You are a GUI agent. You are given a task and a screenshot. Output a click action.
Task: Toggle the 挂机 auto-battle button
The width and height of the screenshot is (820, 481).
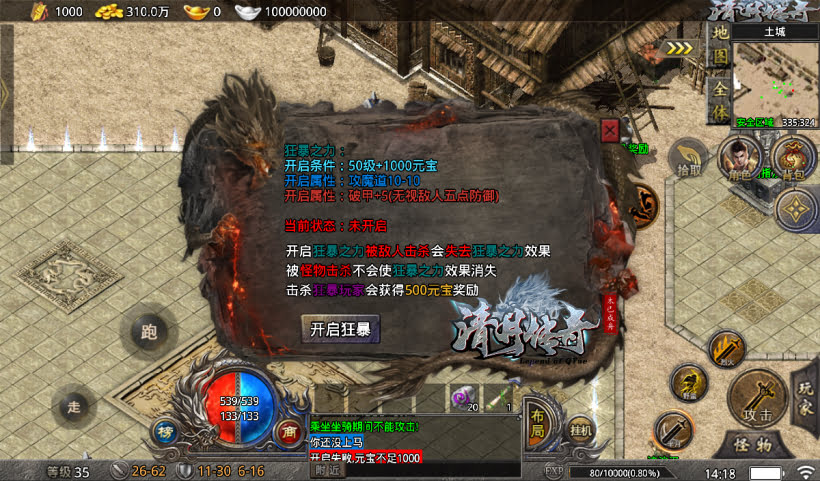pos(581,429)
